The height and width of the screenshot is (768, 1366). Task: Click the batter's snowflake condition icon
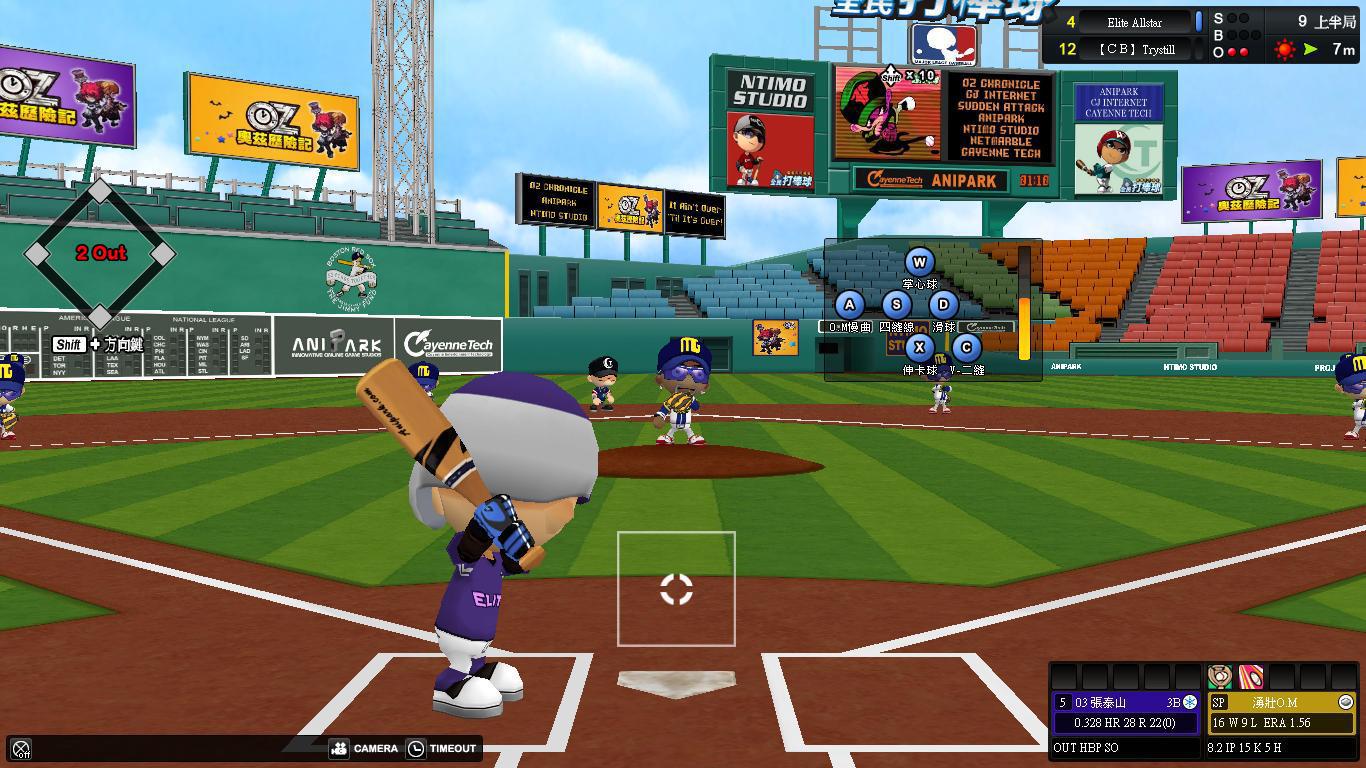click(1189, 703)
